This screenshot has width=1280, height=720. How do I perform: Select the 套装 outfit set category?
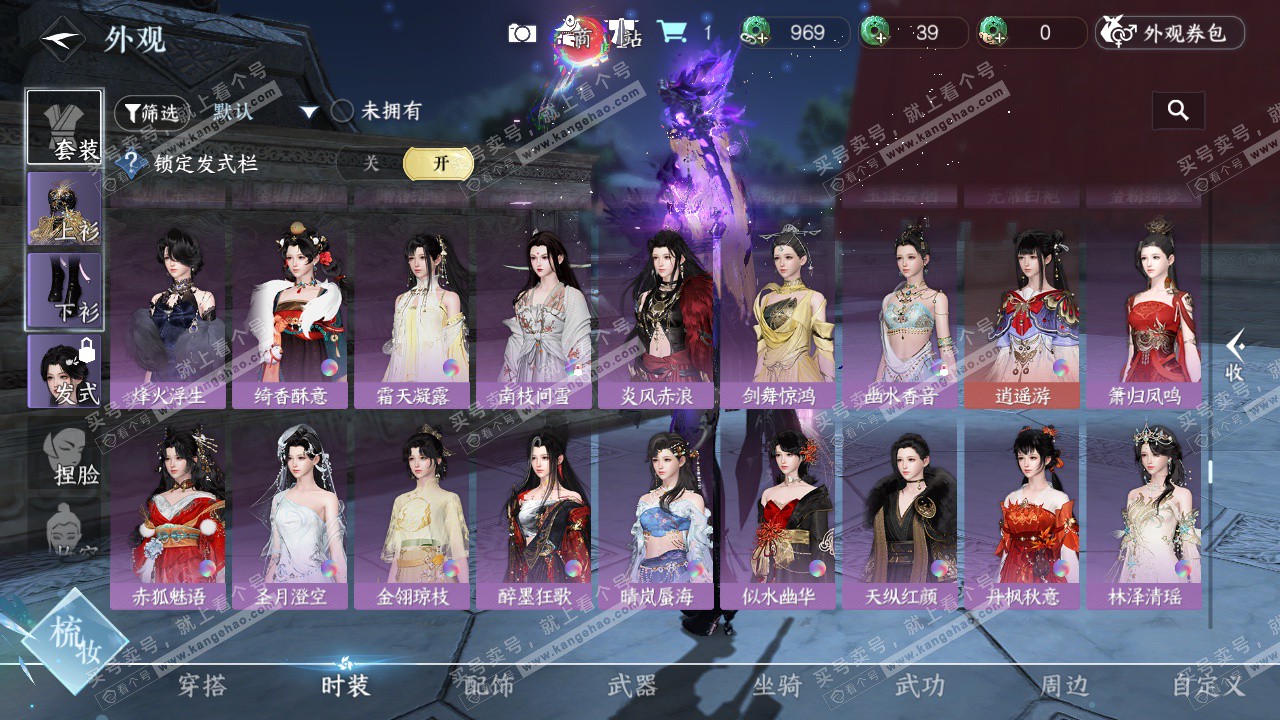65,127
